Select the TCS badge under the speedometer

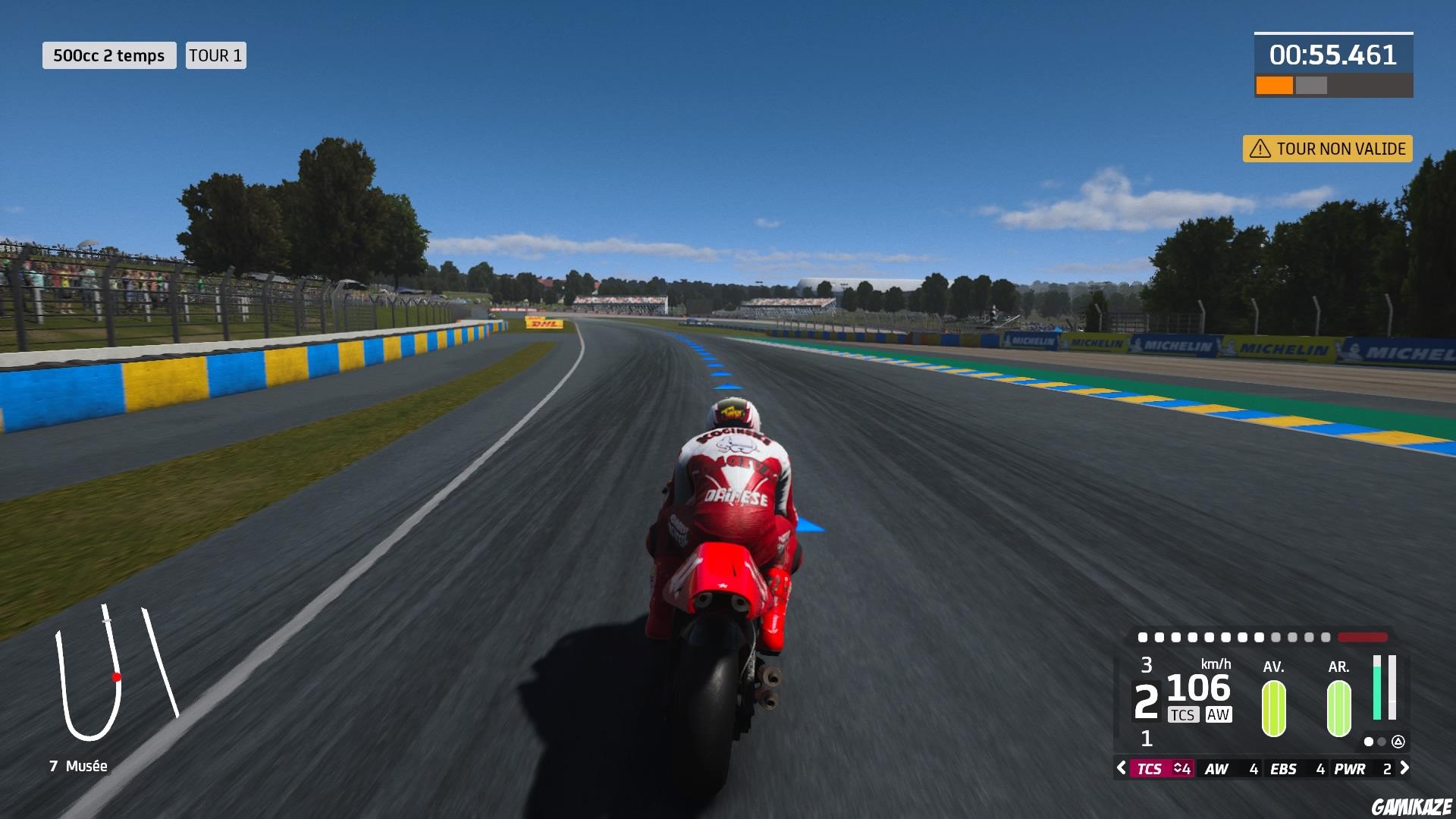(x=1184, y=714)
